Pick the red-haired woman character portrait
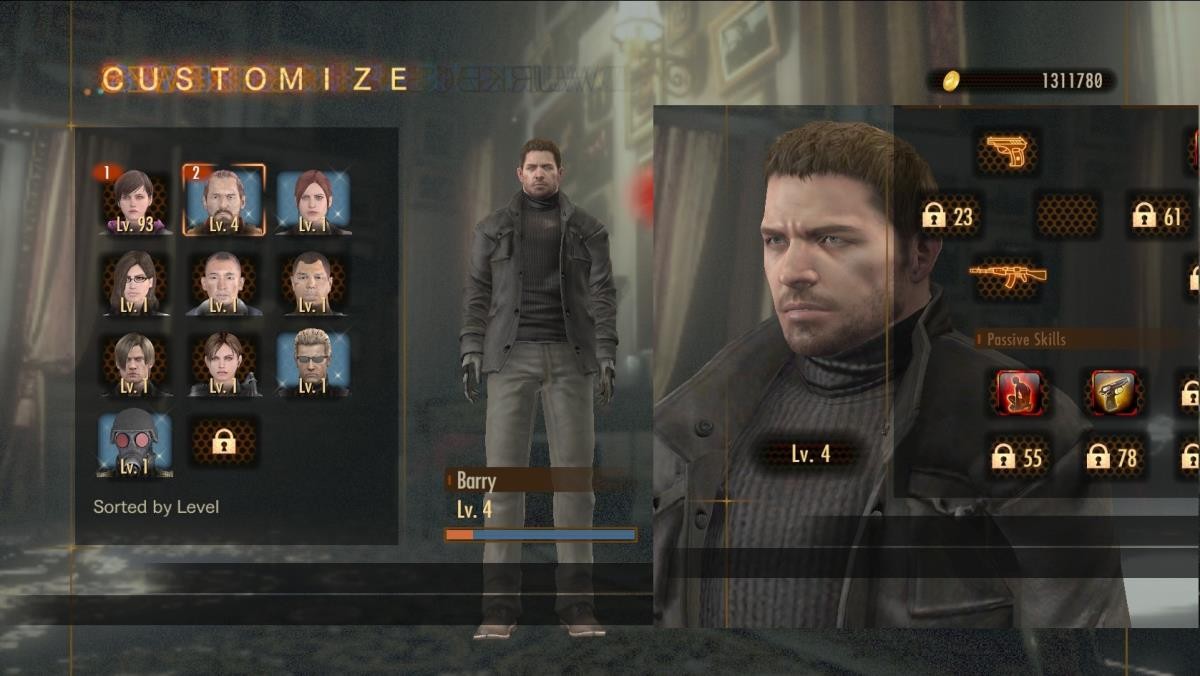Screen dimensions: 1200x676 (x=313, y=201)
